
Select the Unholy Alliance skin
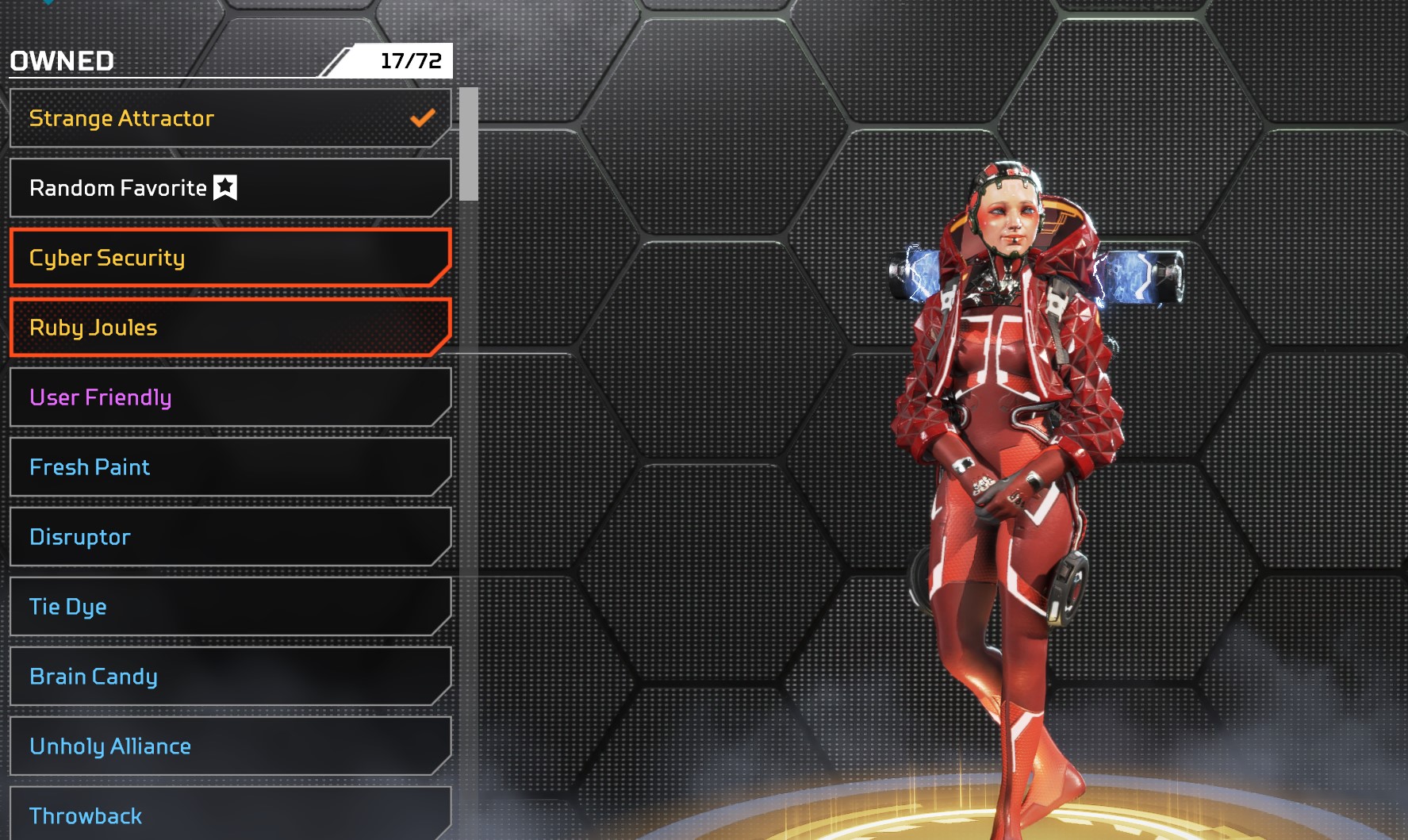(230, 746)
